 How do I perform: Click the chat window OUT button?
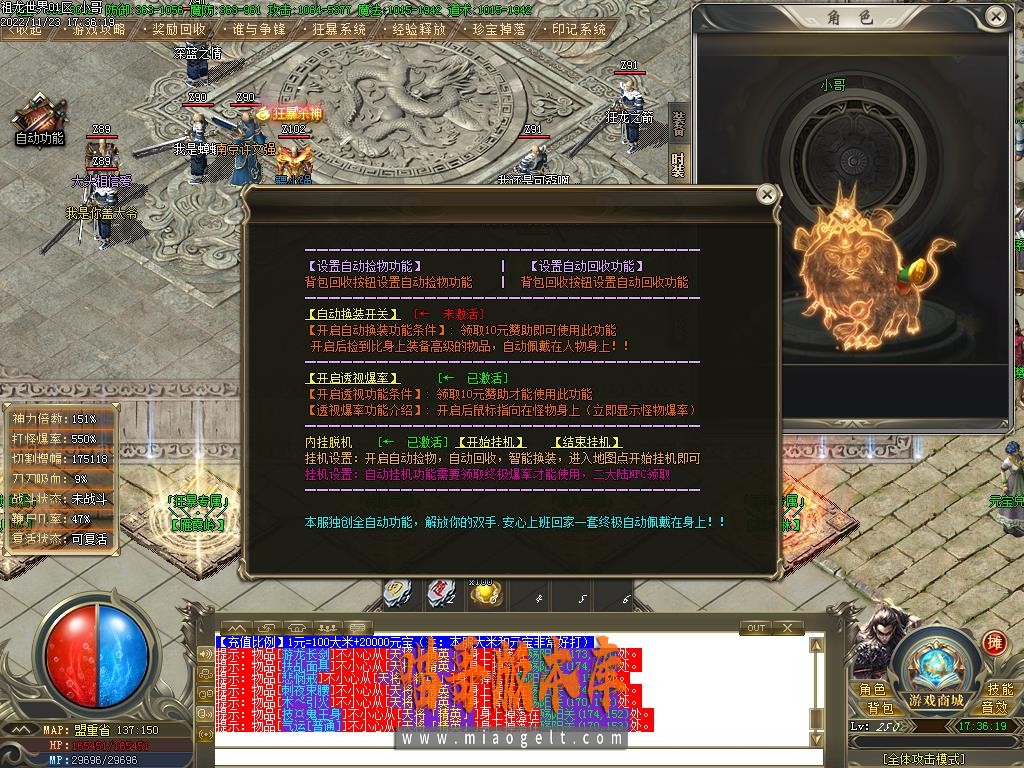(x=757, y=628)
